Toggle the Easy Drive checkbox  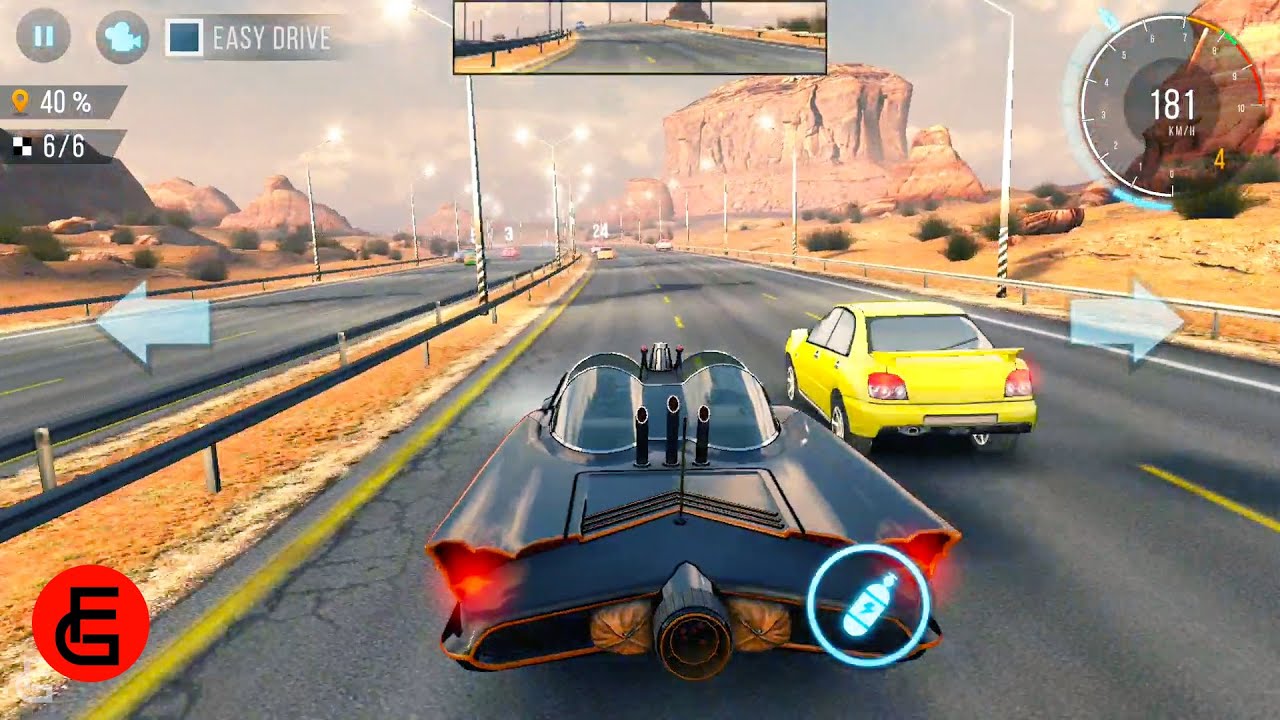click(184, 38)
